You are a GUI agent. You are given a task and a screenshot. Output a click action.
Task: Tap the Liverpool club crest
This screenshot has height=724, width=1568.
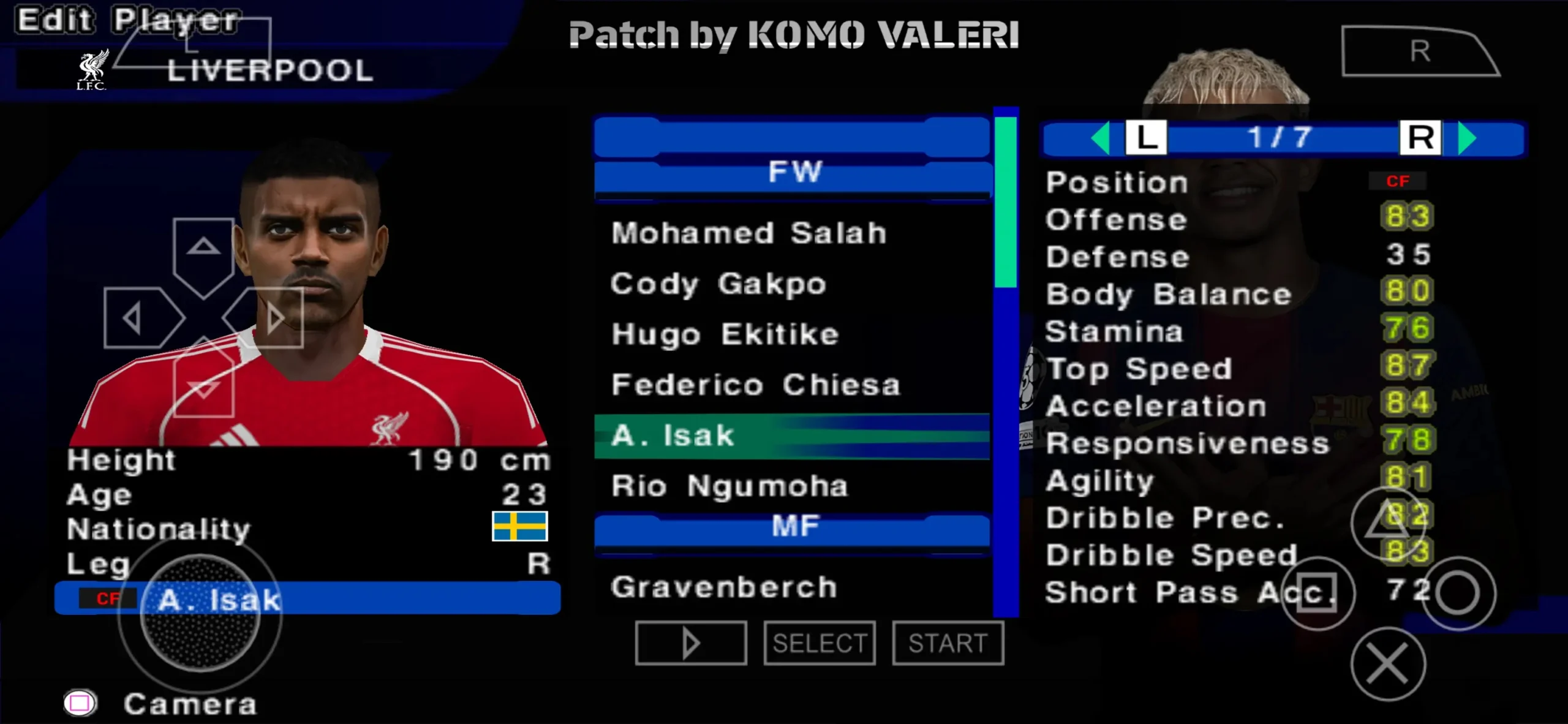tap(93, 69)
